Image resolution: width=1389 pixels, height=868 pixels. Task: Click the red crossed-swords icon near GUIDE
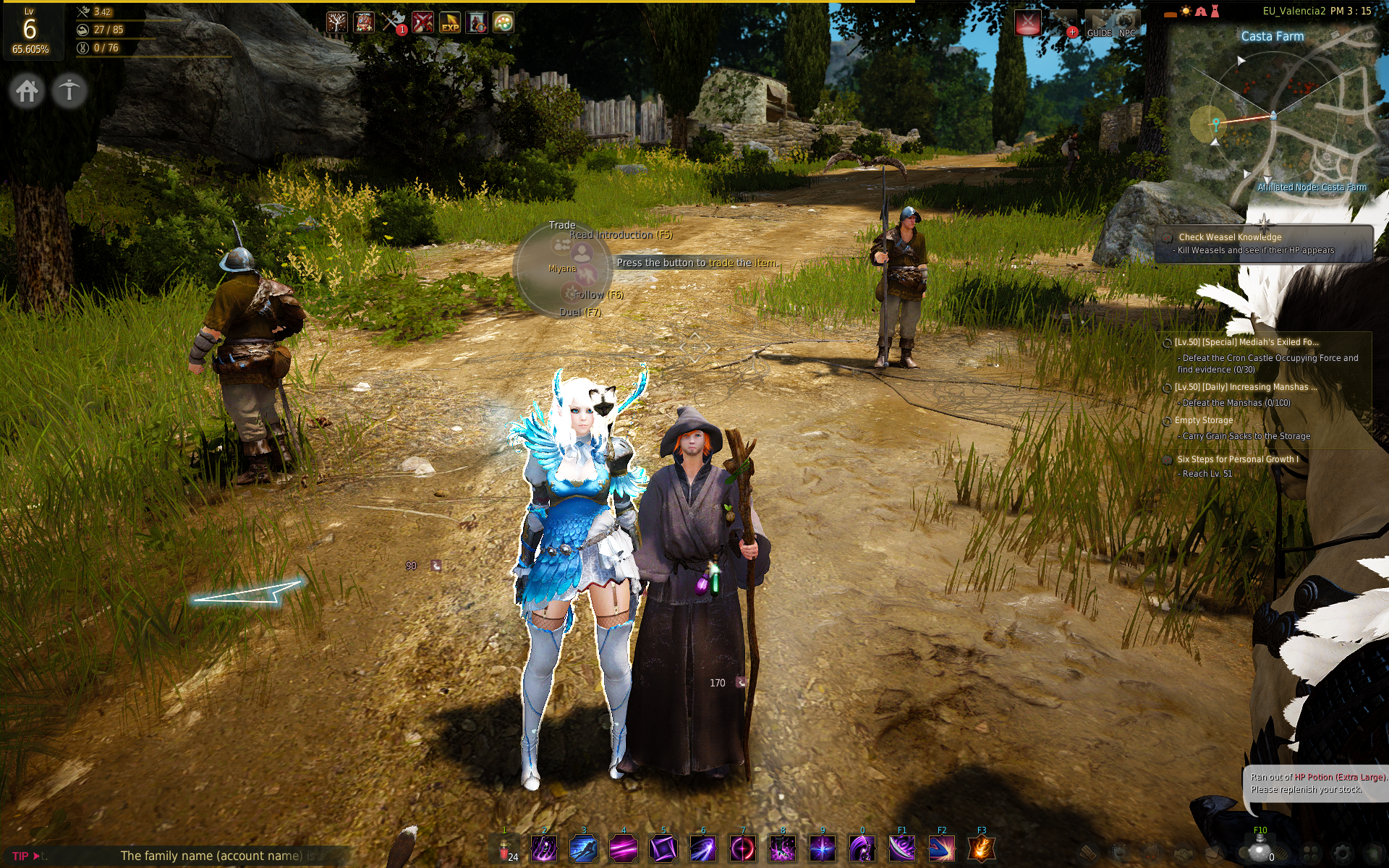(1027, 22)
